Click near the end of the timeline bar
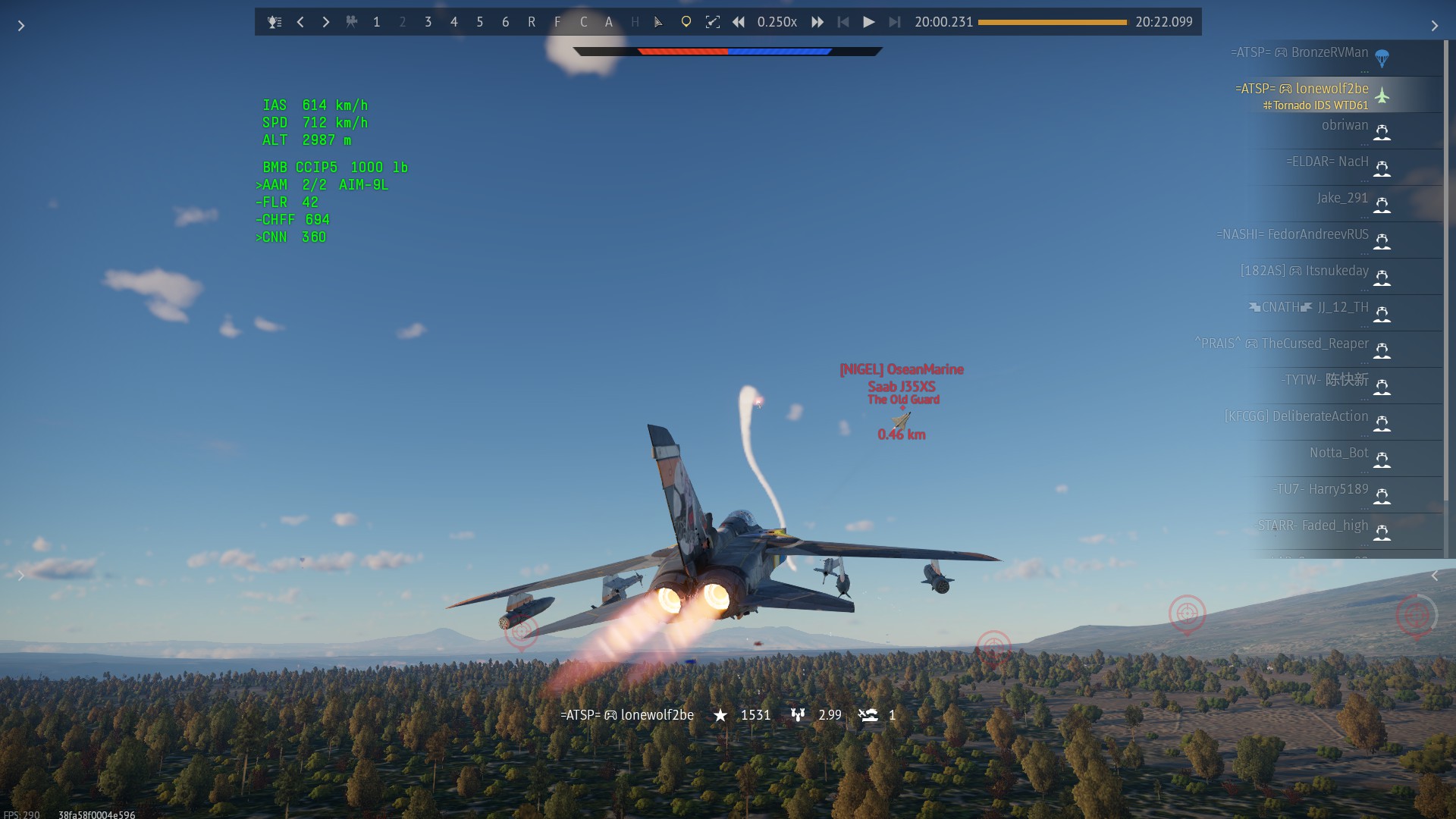Image resolution: width=1456 pixels, height=819 pixels. pos(1115,24)
